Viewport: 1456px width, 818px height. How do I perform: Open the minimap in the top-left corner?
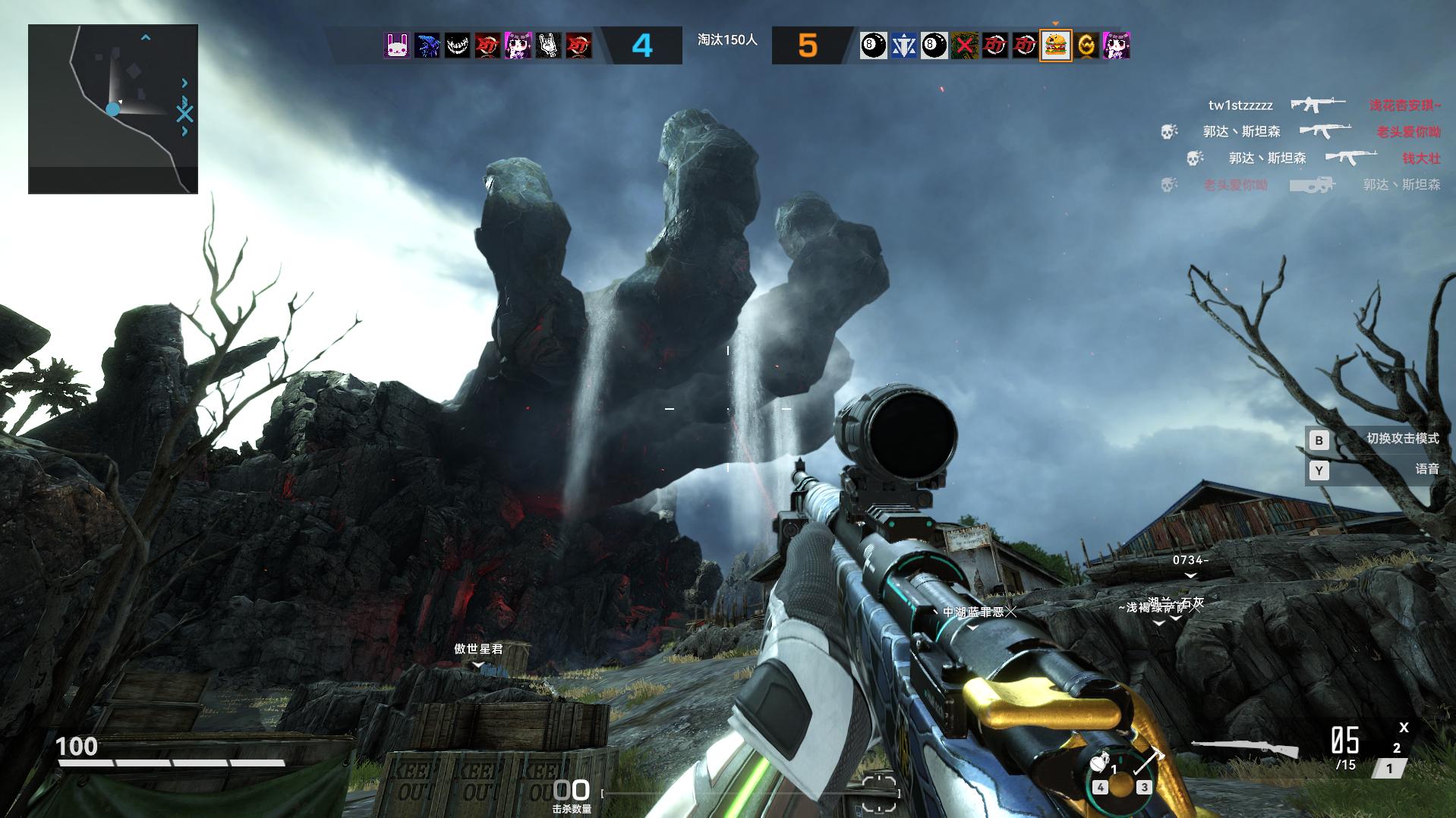click(113, 109)
